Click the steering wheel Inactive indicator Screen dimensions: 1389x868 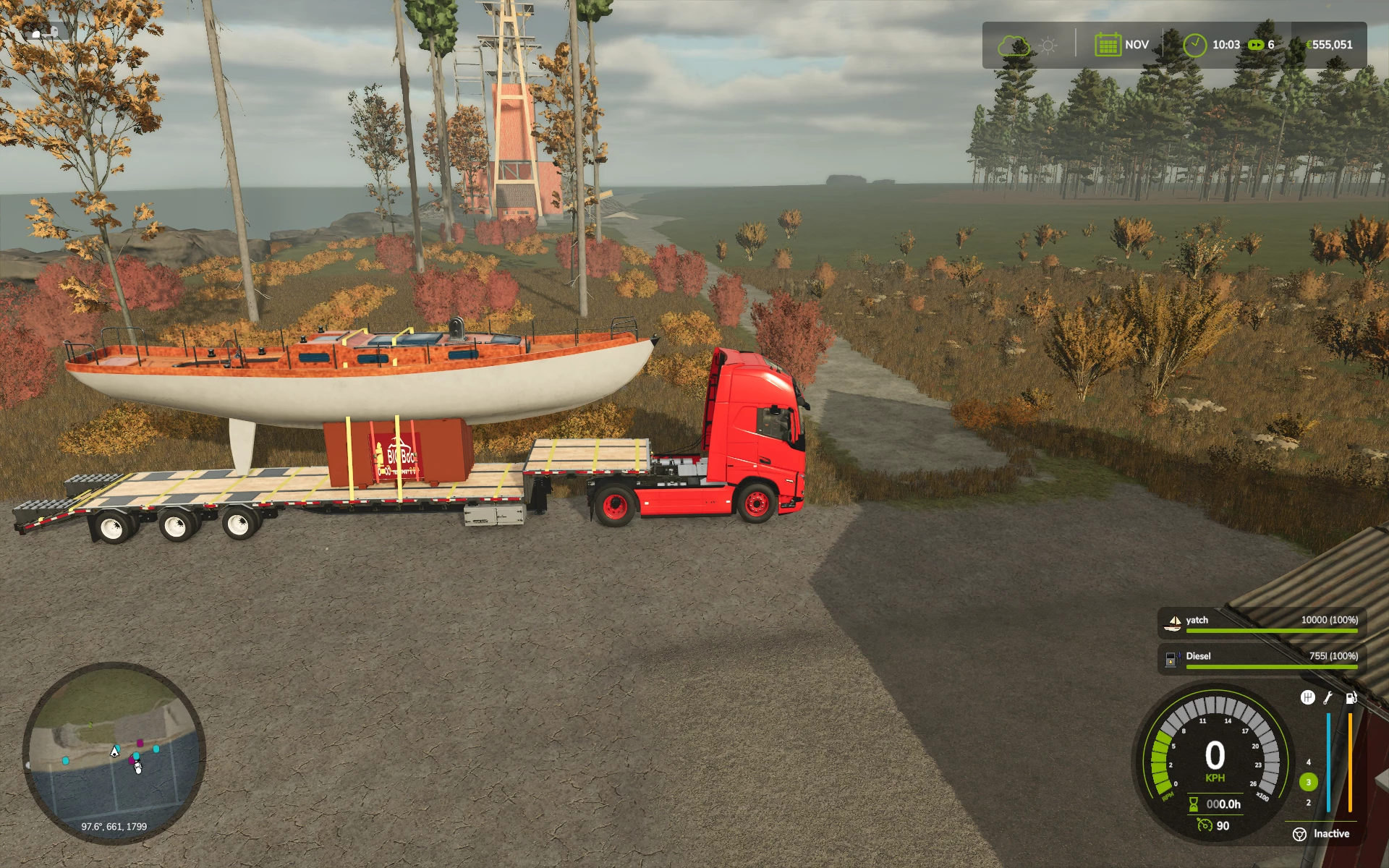(1299, 834)
